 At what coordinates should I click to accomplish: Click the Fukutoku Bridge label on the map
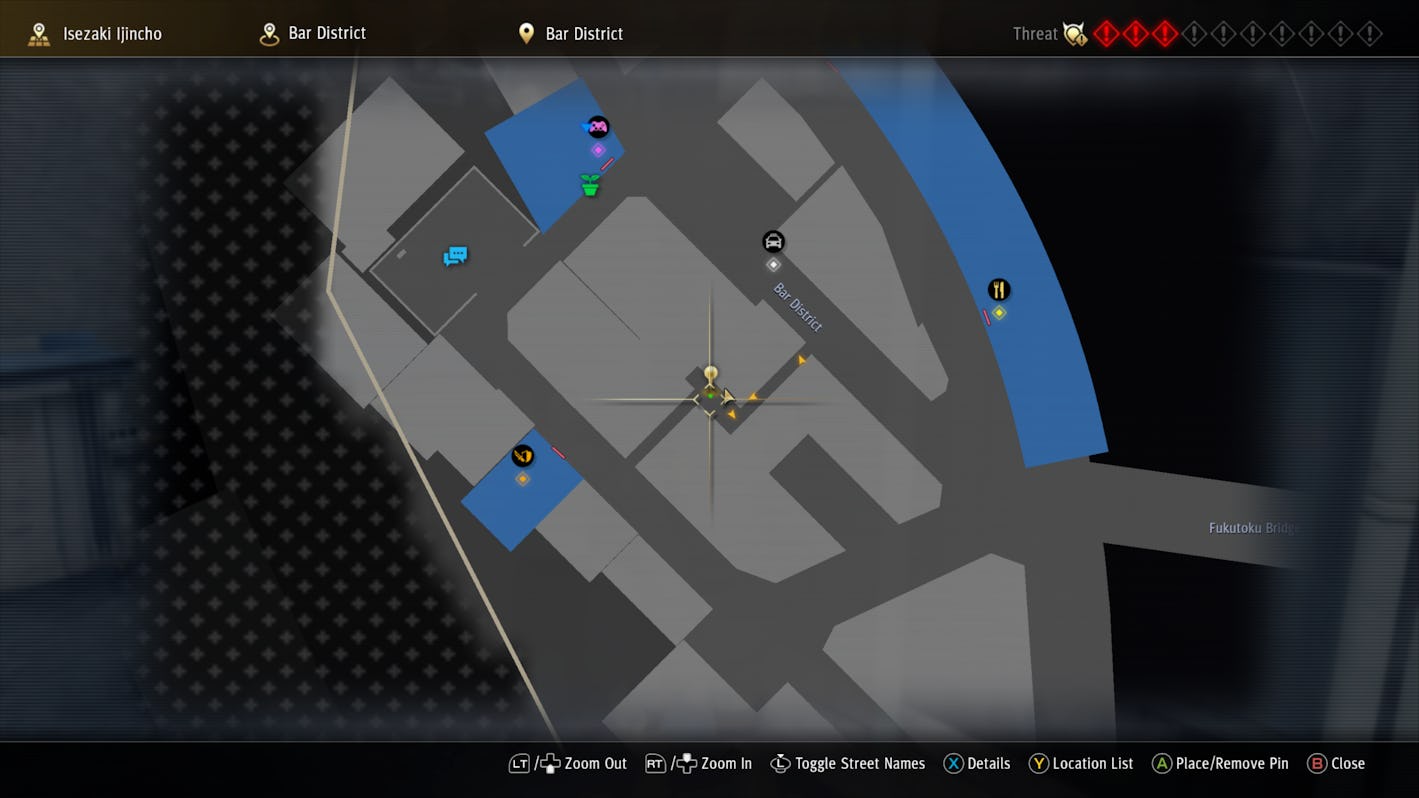coord(1252,527)
